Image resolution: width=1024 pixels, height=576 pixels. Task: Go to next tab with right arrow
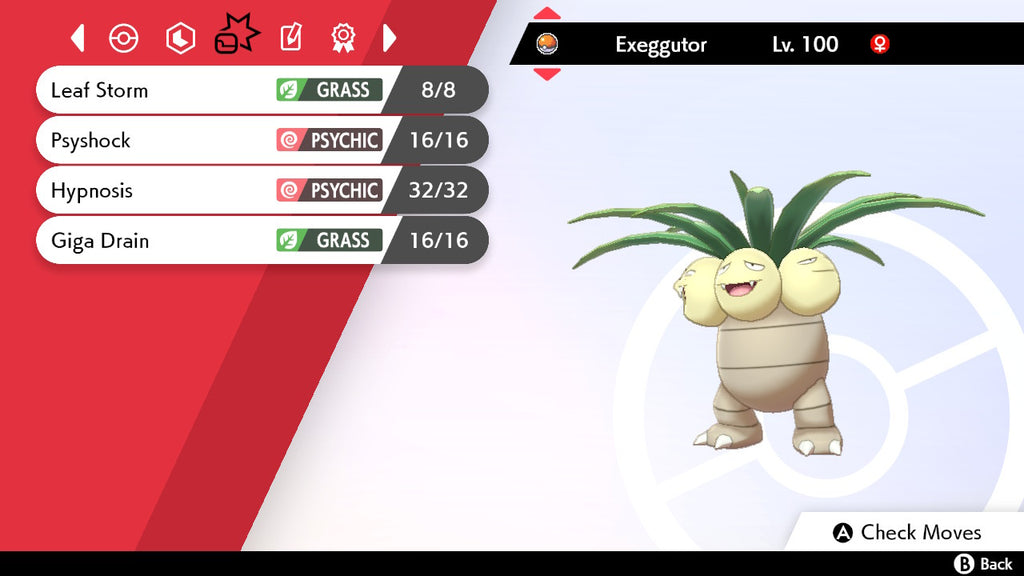tap(390, 38)
